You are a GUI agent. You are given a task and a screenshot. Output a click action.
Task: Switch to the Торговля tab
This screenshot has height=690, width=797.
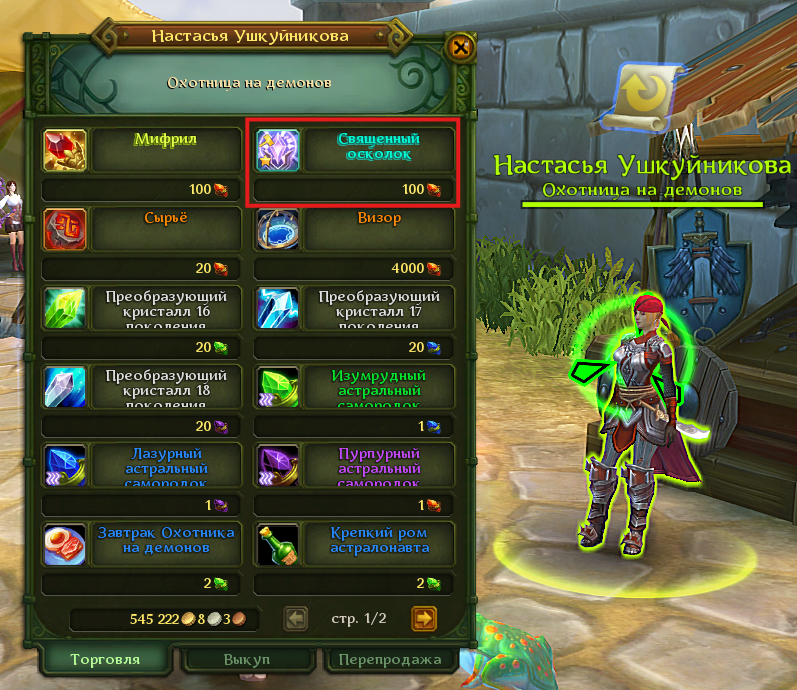(105, 660)
